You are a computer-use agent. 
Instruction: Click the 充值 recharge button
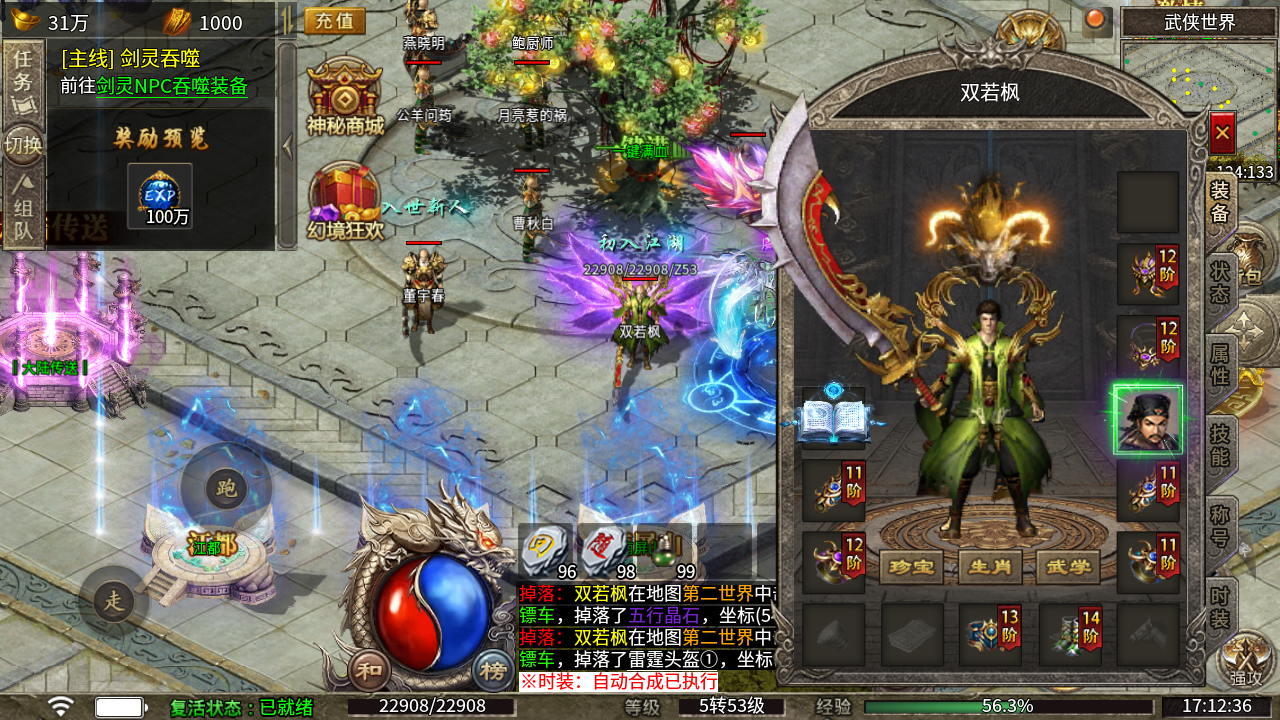click(x=334, y=21)
